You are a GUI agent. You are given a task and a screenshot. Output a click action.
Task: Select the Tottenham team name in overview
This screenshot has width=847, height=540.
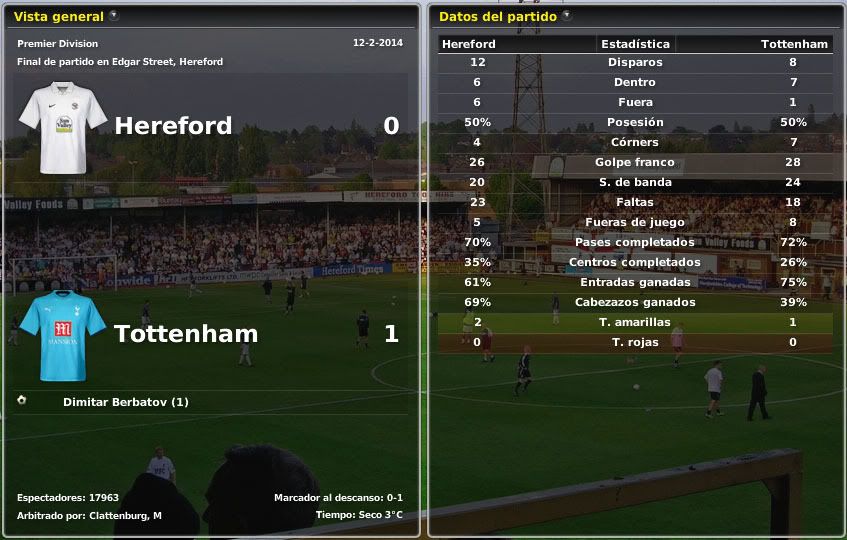(x=186, y=334)
